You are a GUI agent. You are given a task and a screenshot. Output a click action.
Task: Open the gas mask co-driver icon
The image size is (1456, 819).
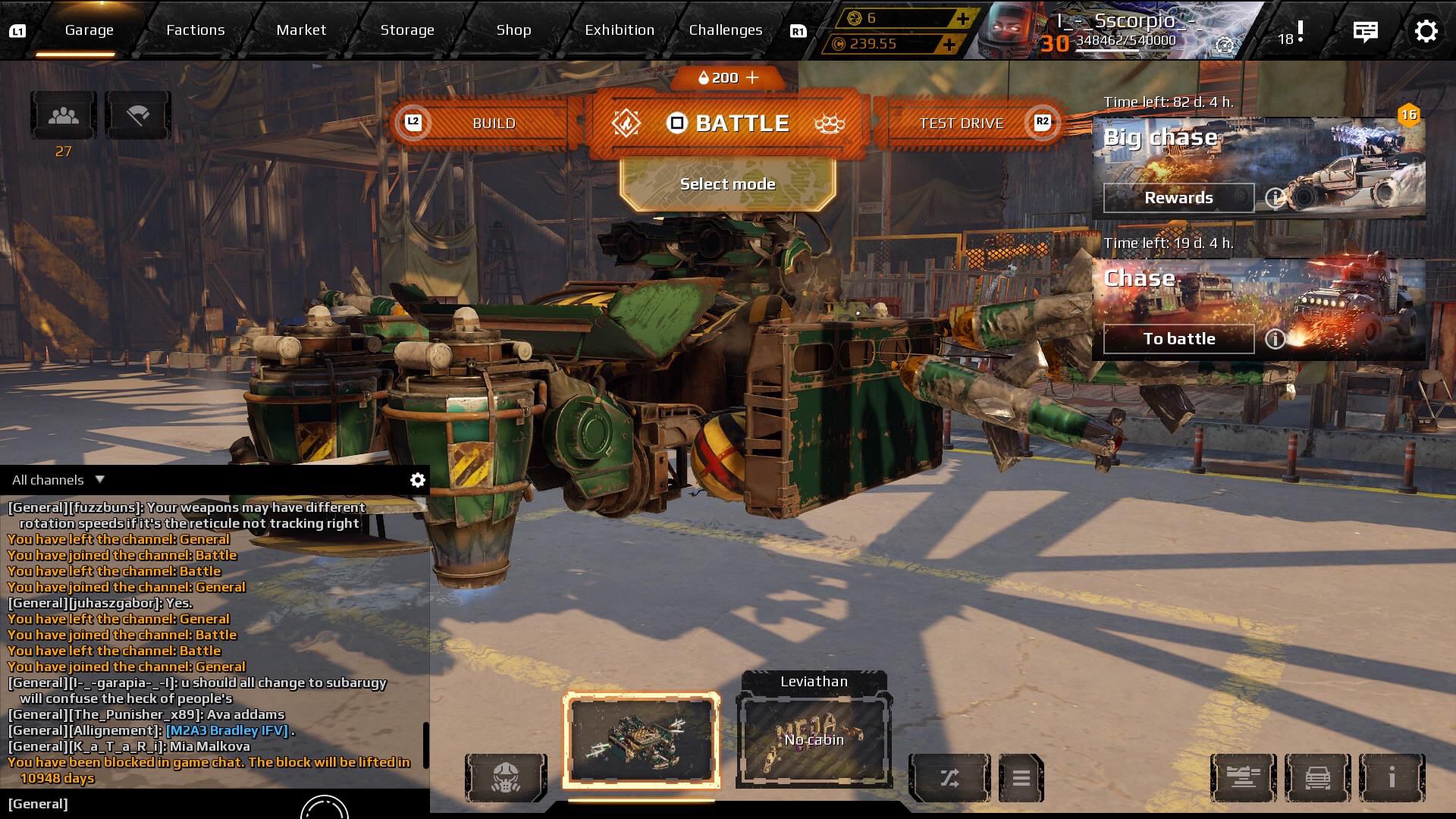[x=506, y=777]
